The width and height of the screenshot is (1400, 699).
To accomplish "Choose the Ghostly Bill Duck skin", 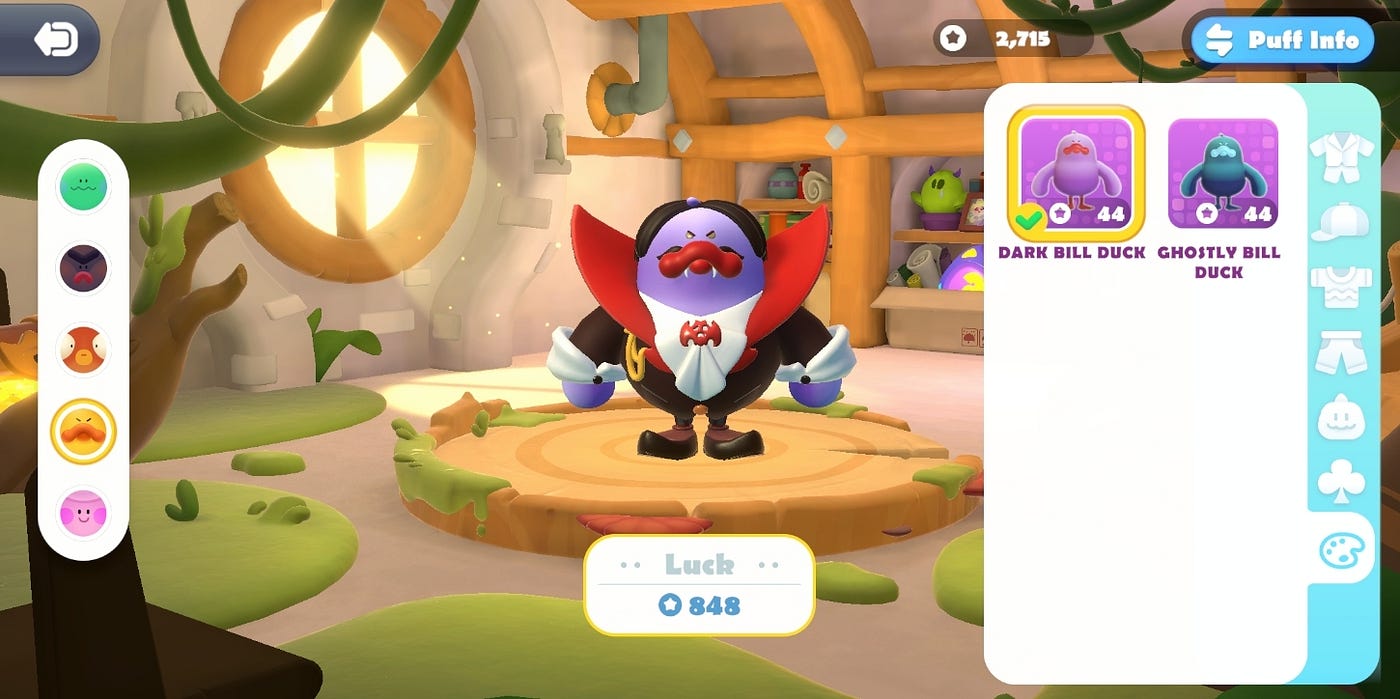I will click(x=1222, y=173).
